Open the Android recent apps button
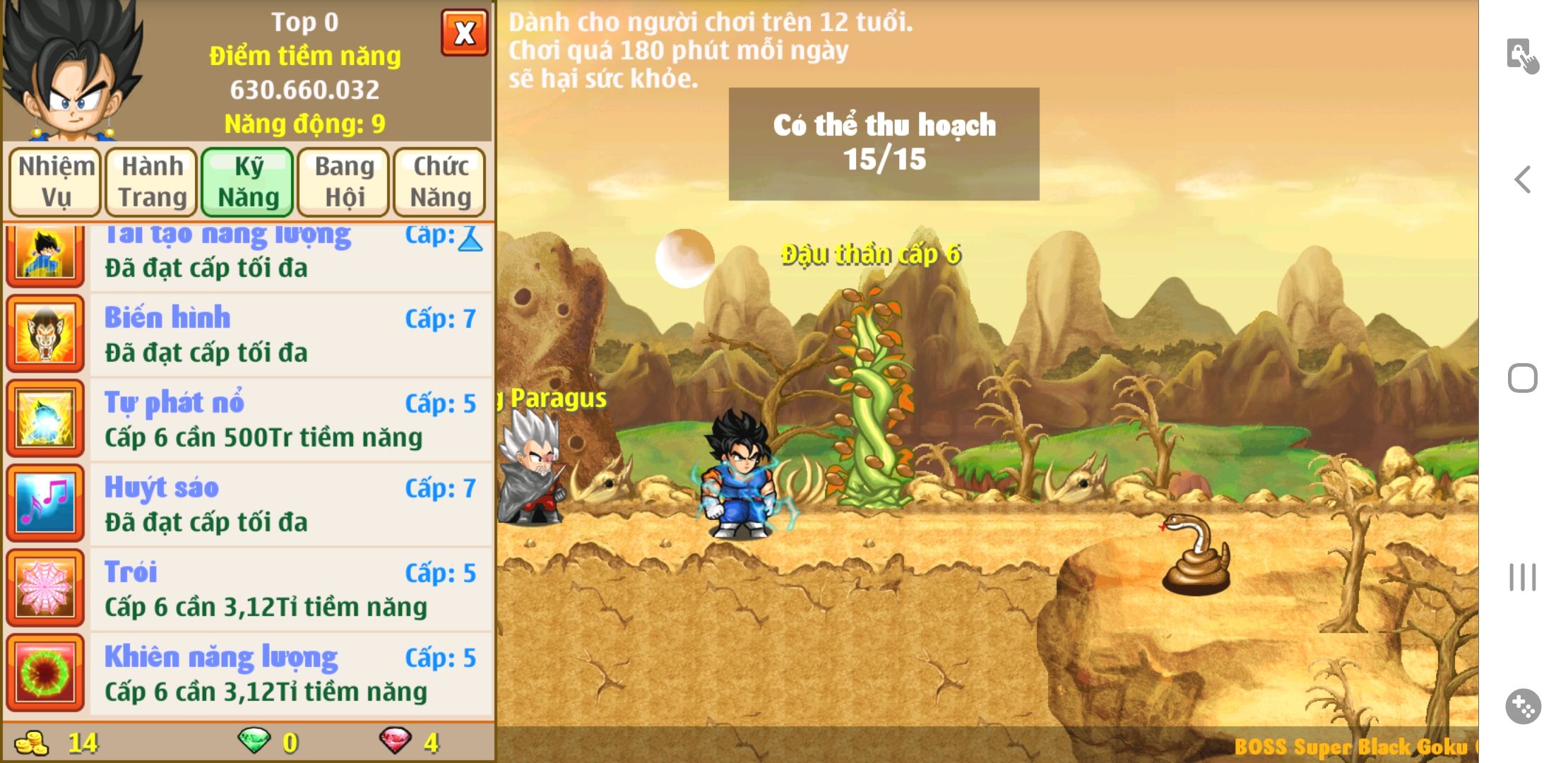The width and height of the screenshot is (1568, 763). click(x=1523, y=577)
